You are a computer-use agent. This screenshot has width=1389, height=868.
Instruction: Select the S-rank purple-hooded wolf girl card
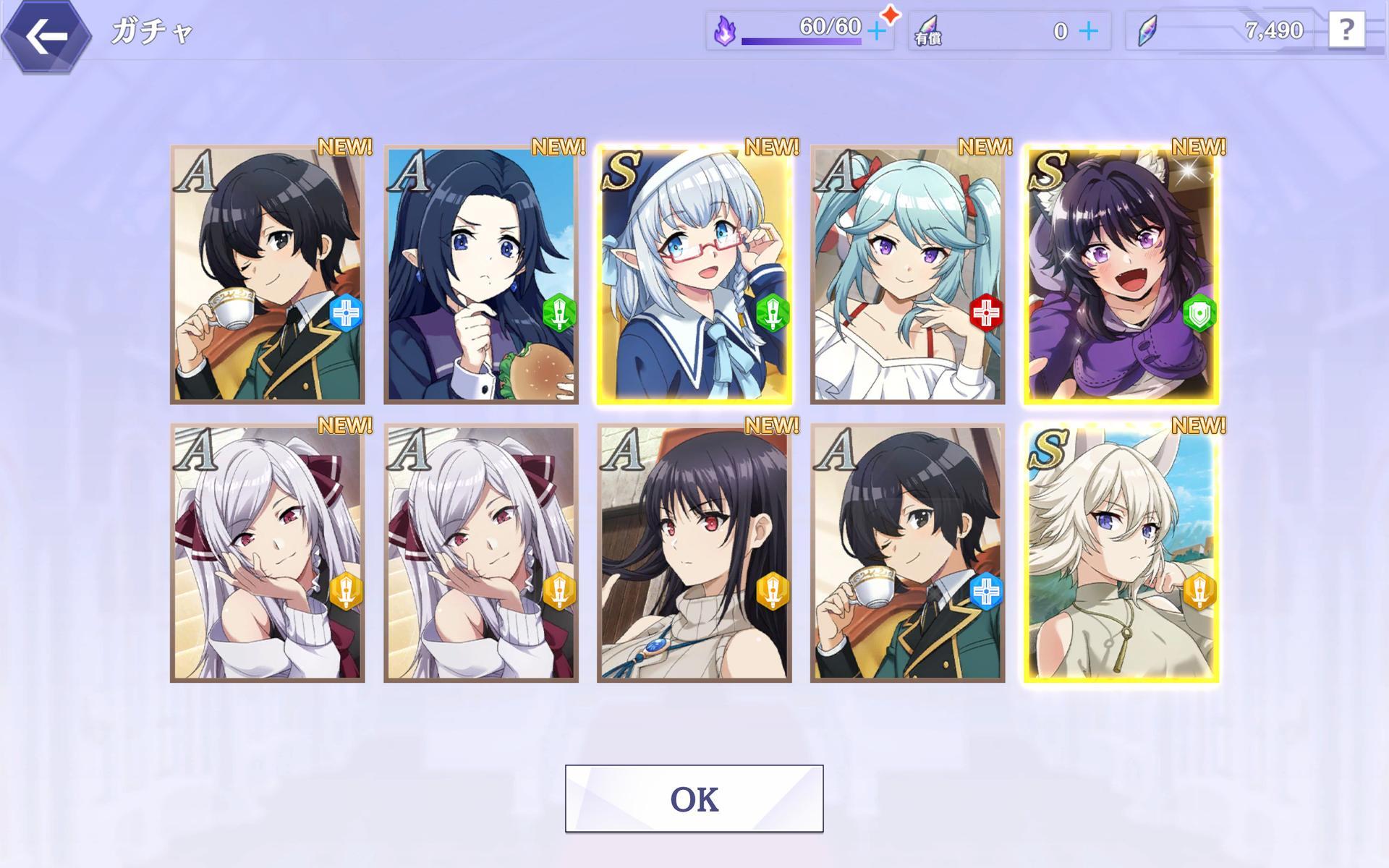coord(1121,275)
